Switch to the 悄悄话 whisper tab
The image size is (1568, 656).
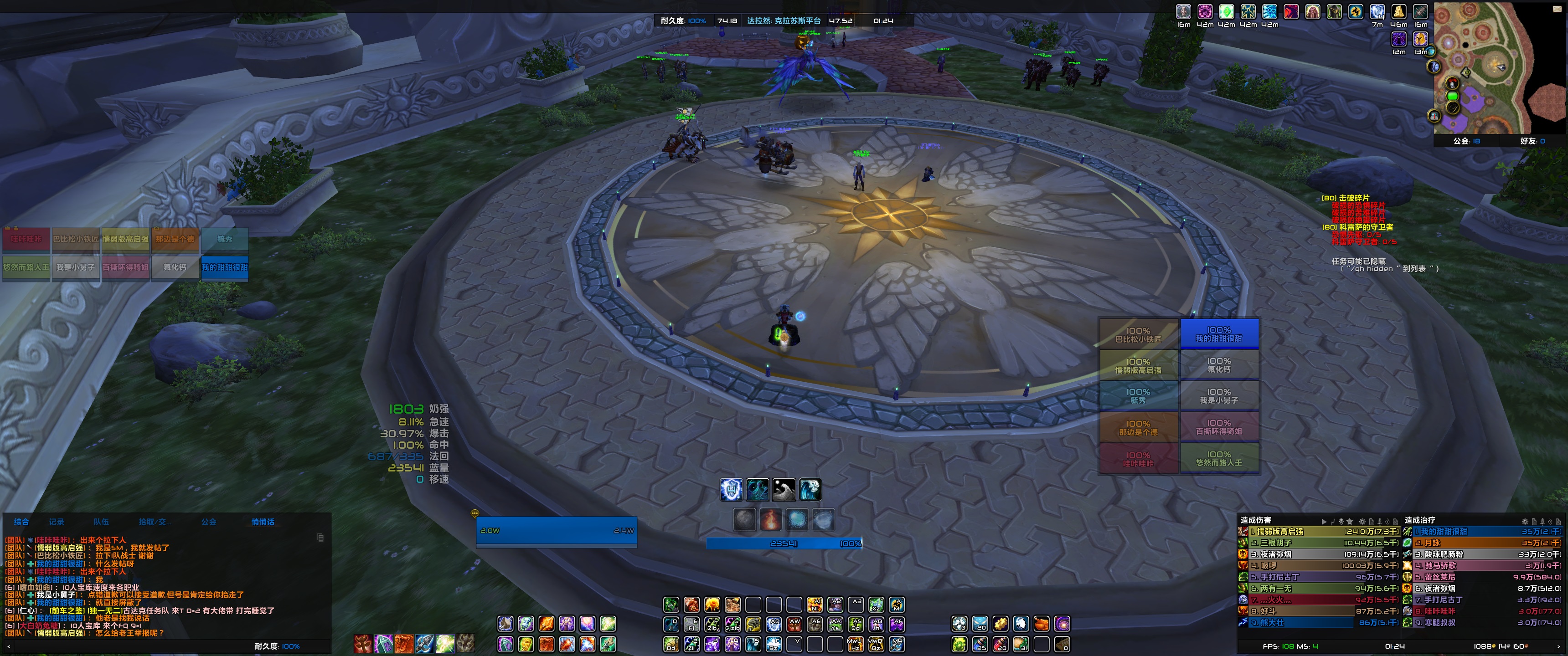[x=263, y=522]
